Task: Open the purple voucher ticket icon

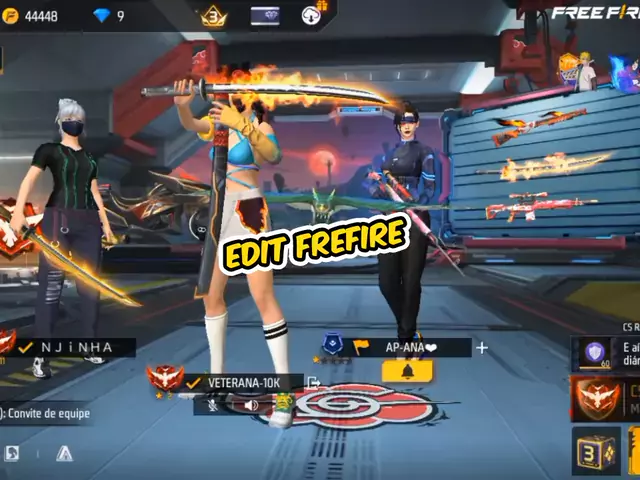Action: [265, 15]
